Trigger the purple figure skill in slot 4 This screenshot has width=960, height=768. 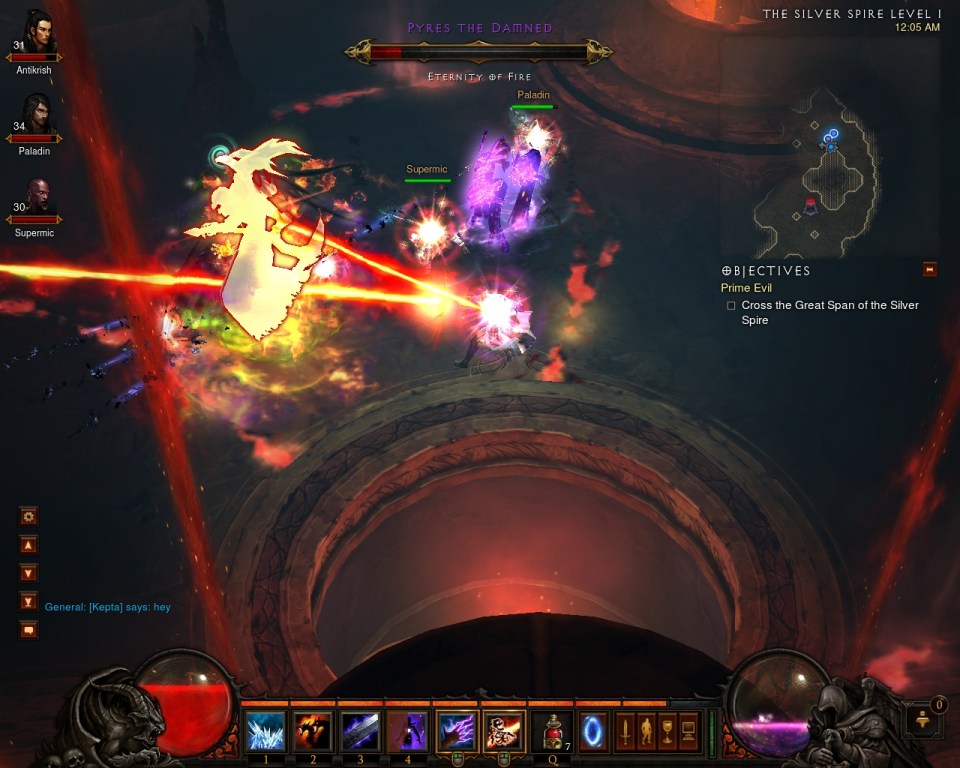tap(408, 731)
